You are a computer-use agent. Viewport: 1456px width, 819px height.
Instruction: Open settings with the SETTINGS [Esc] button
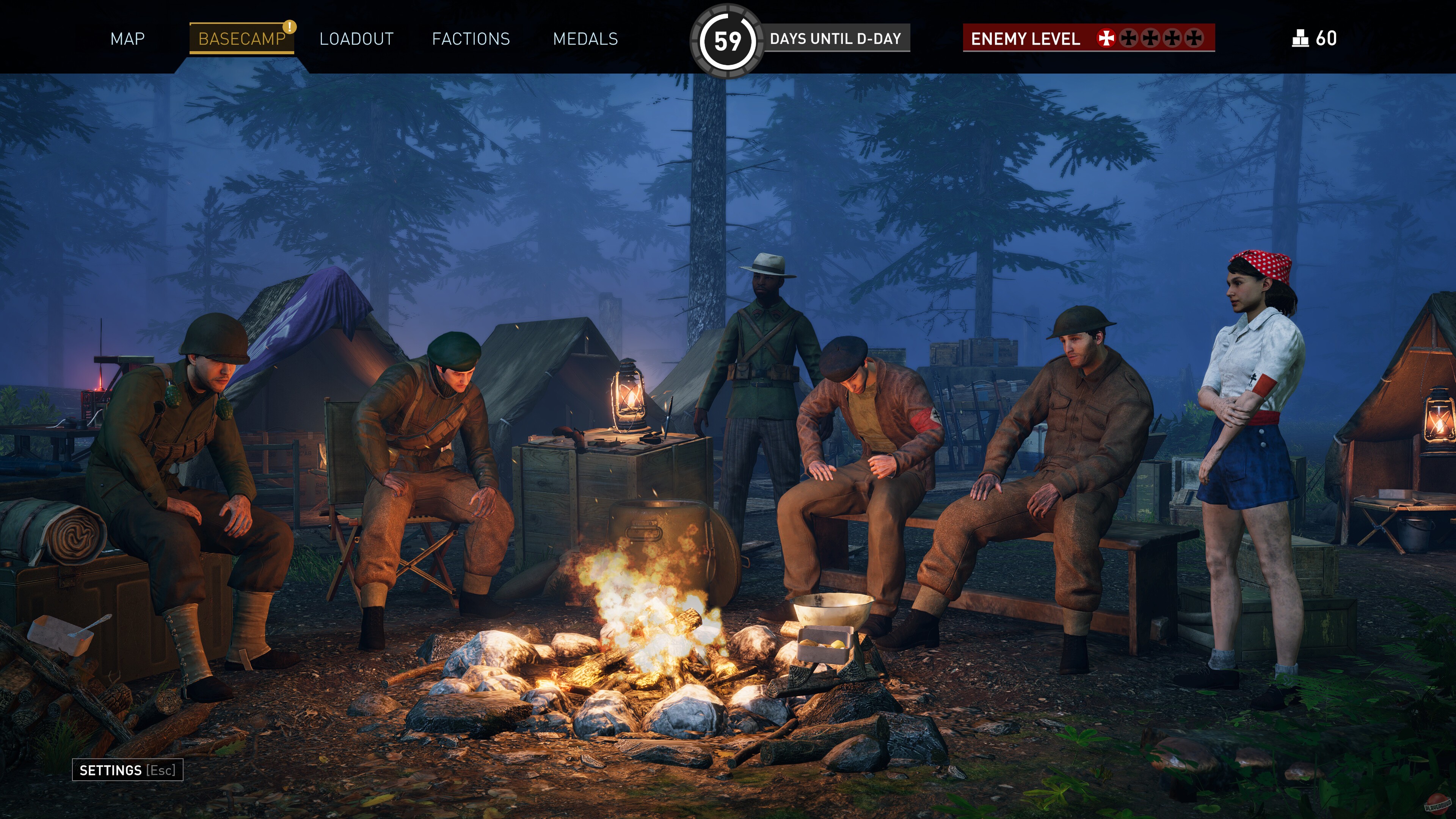[127, 769]
